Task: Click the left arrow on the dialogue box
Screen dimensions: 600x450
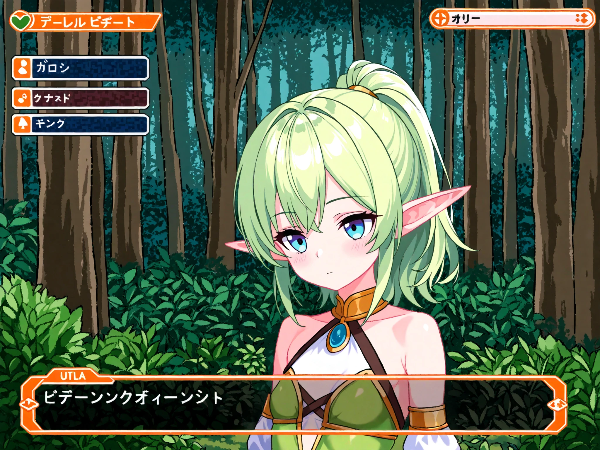Action: tap(29, 404)
